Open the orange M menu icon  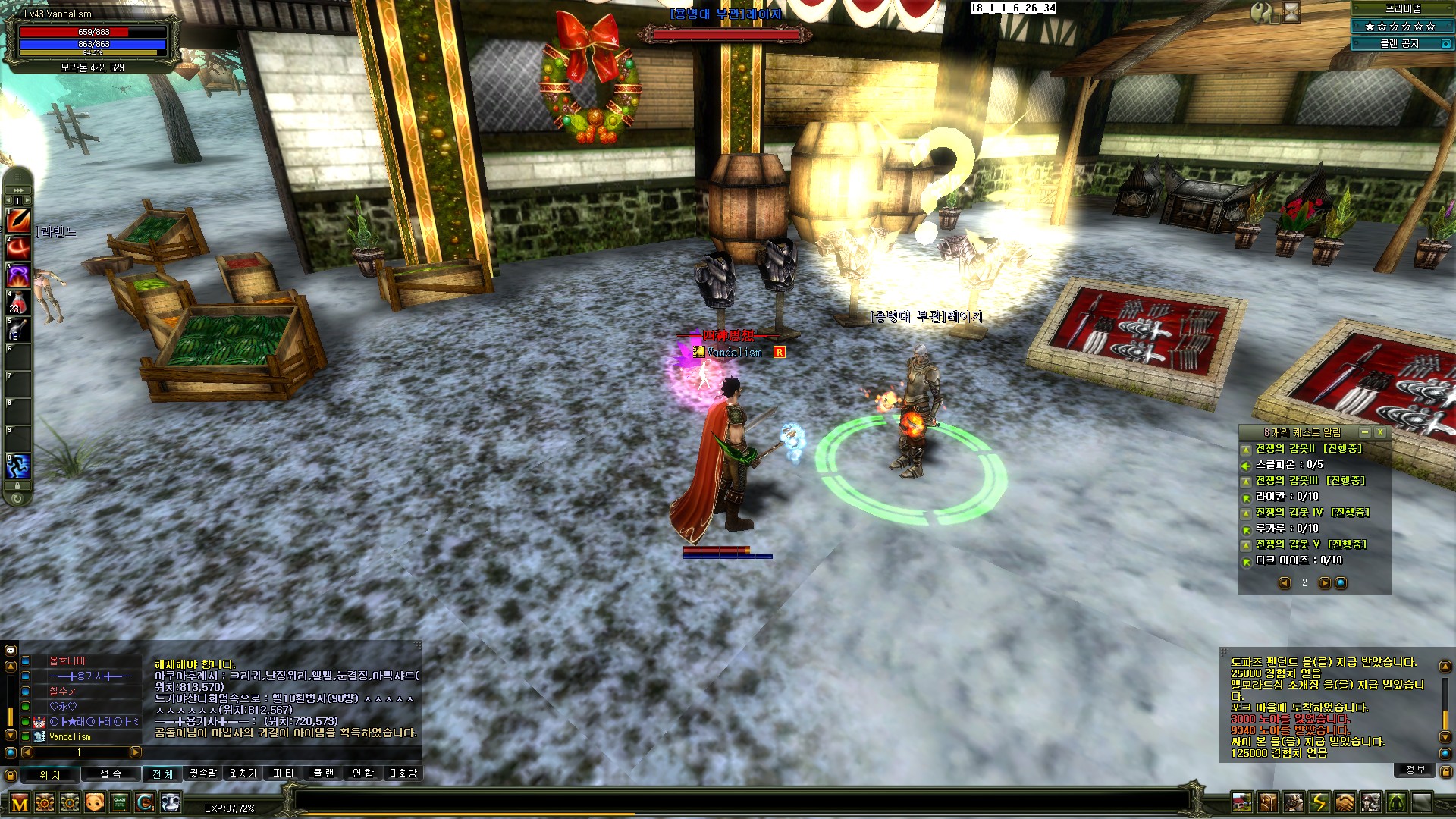click(x=20, y=802)
